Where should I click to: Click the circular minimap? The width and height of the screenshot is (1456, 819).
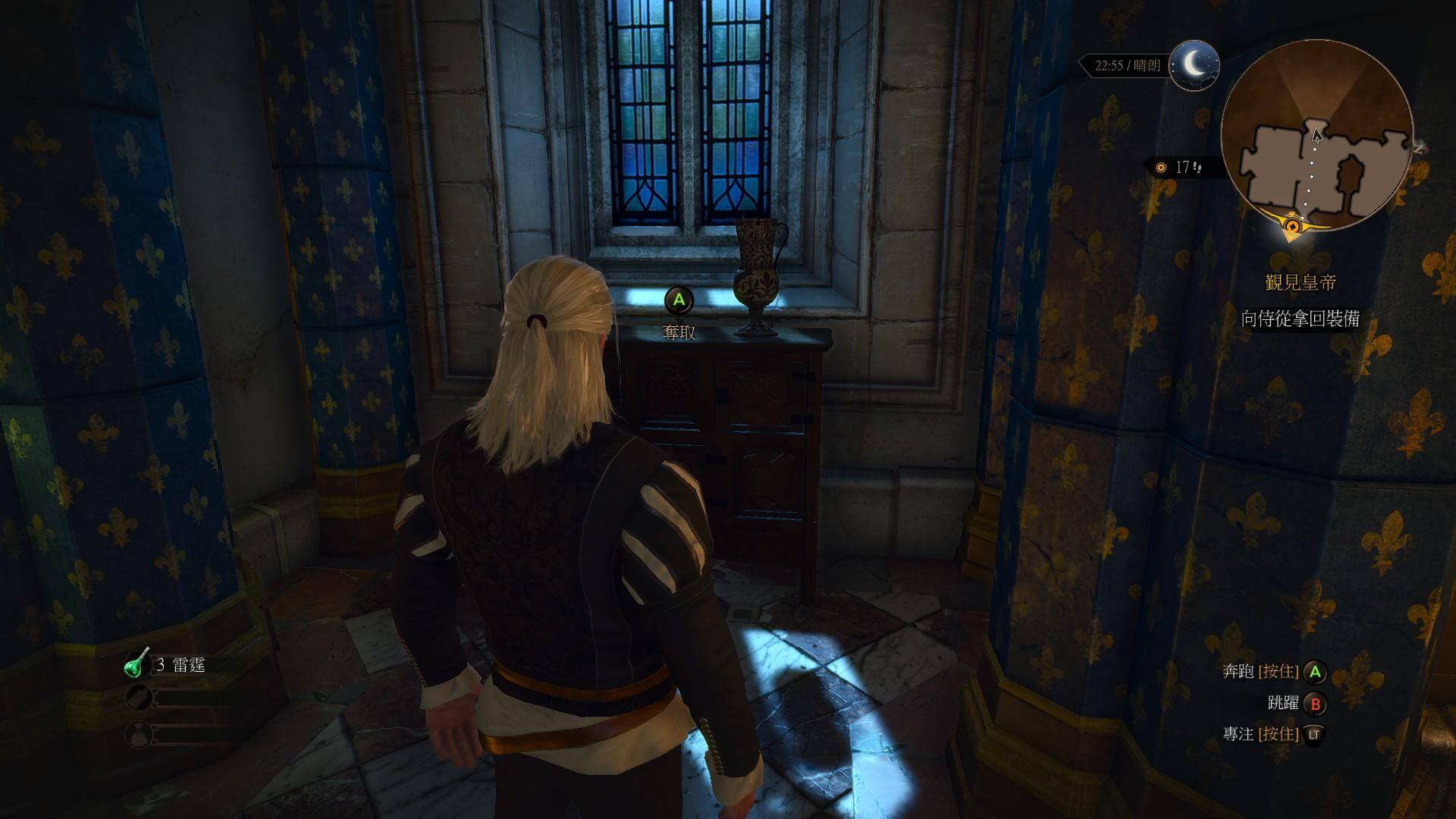(x=1316, y=136)
